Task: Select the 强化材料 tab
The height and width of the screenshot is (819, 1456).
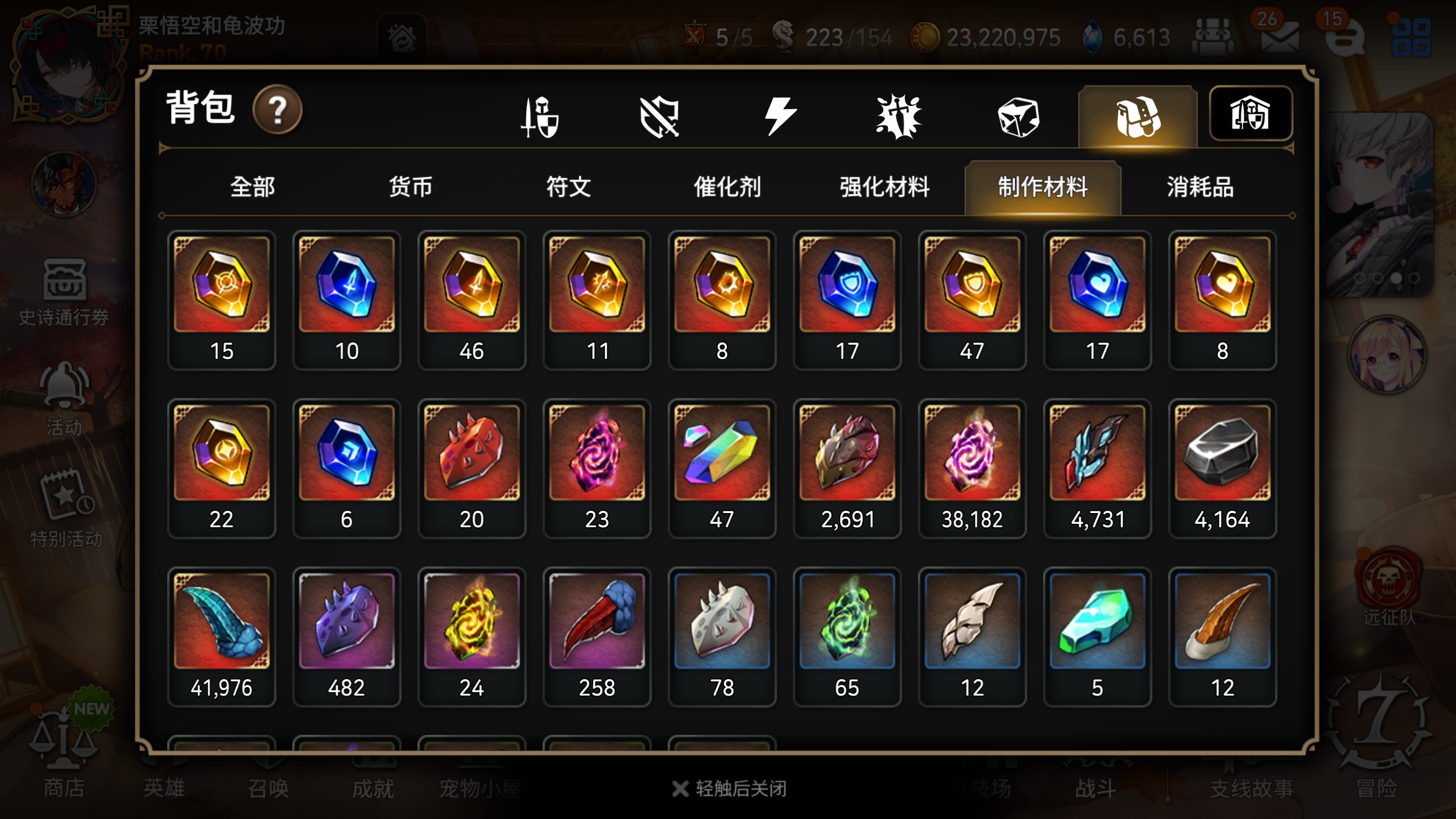Action: point(884,187)
